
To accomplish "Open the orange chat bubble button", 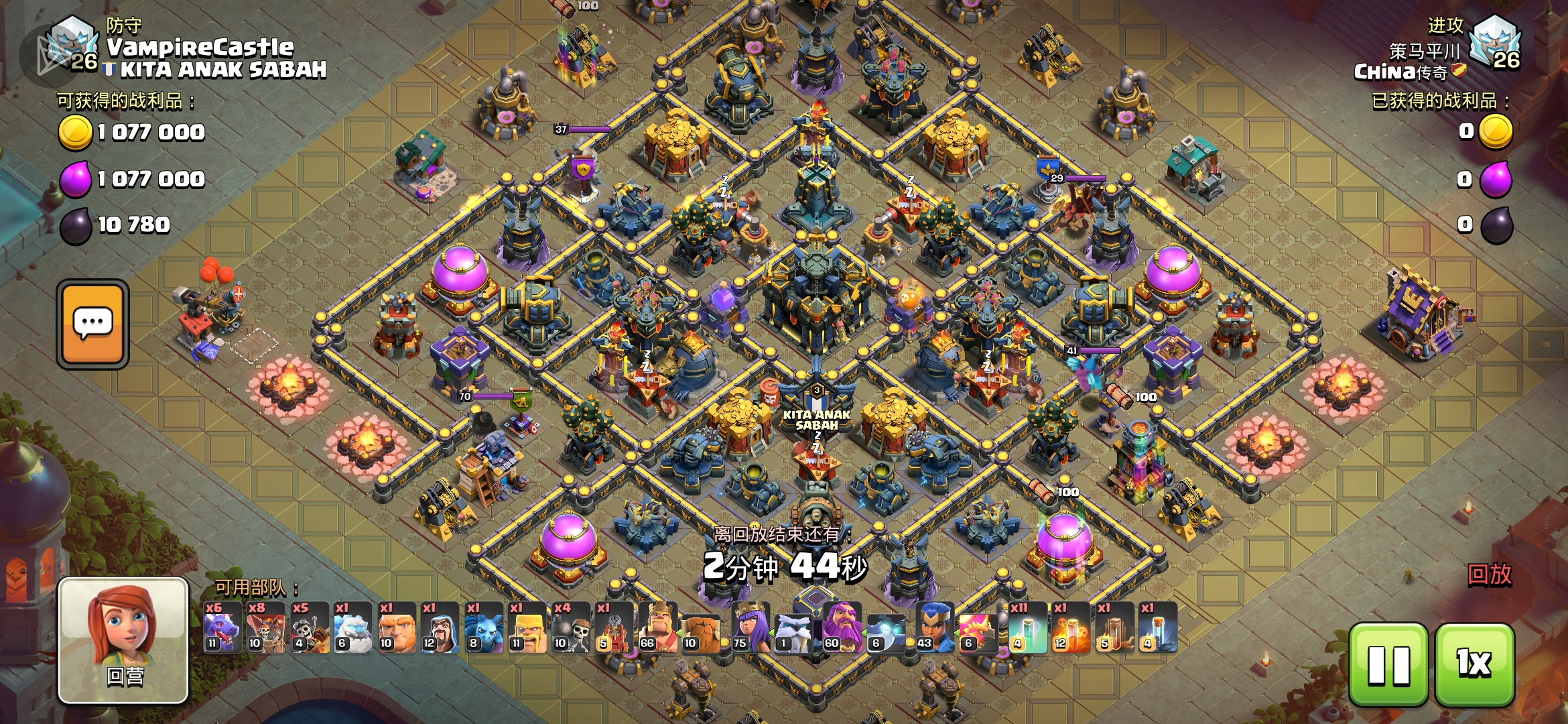I will pyautogui.click(x=93, y=324).
